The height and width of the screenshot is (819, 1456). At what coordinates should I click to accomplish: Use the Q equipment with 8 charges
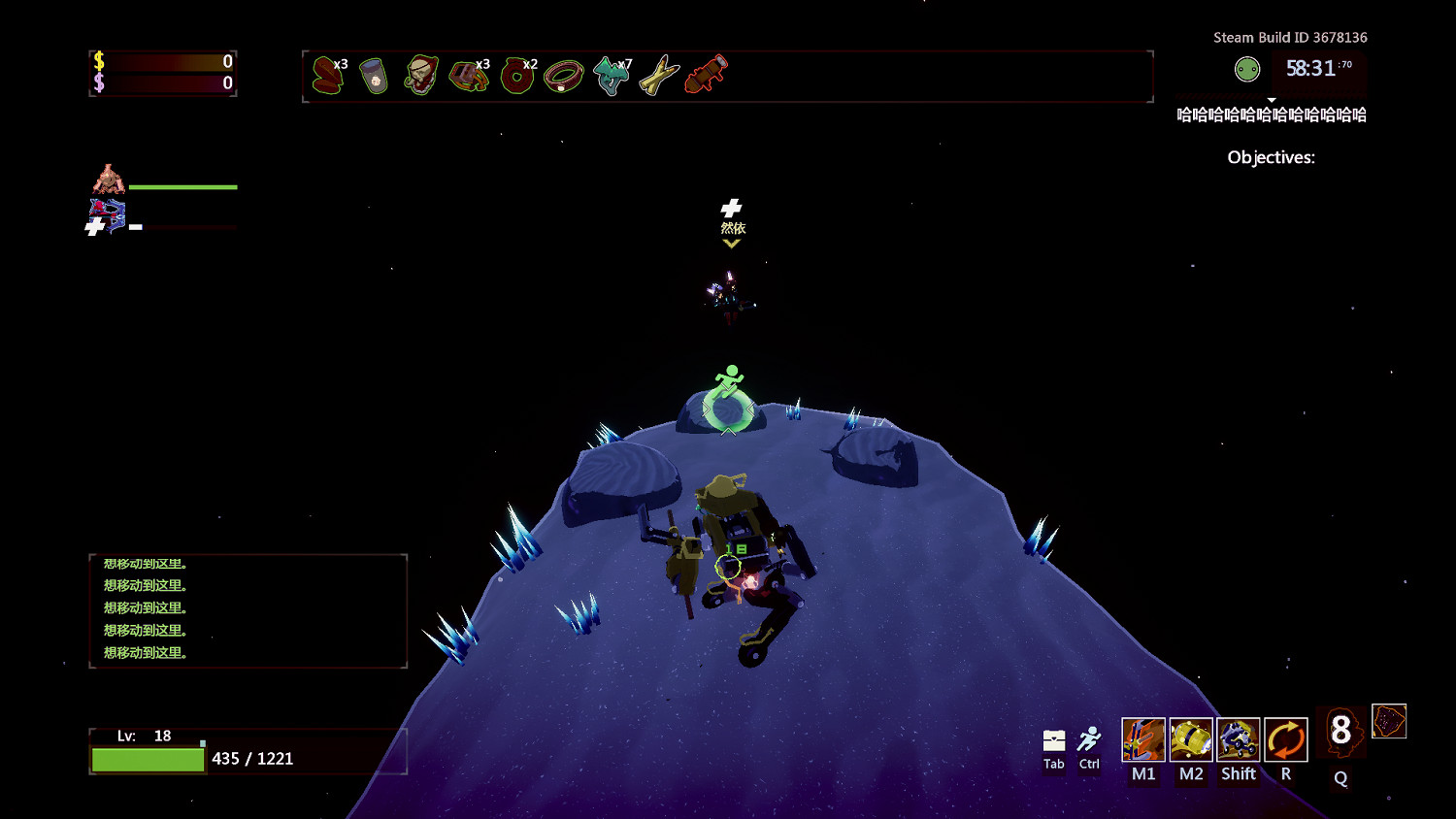click(x=1340, y=732)
